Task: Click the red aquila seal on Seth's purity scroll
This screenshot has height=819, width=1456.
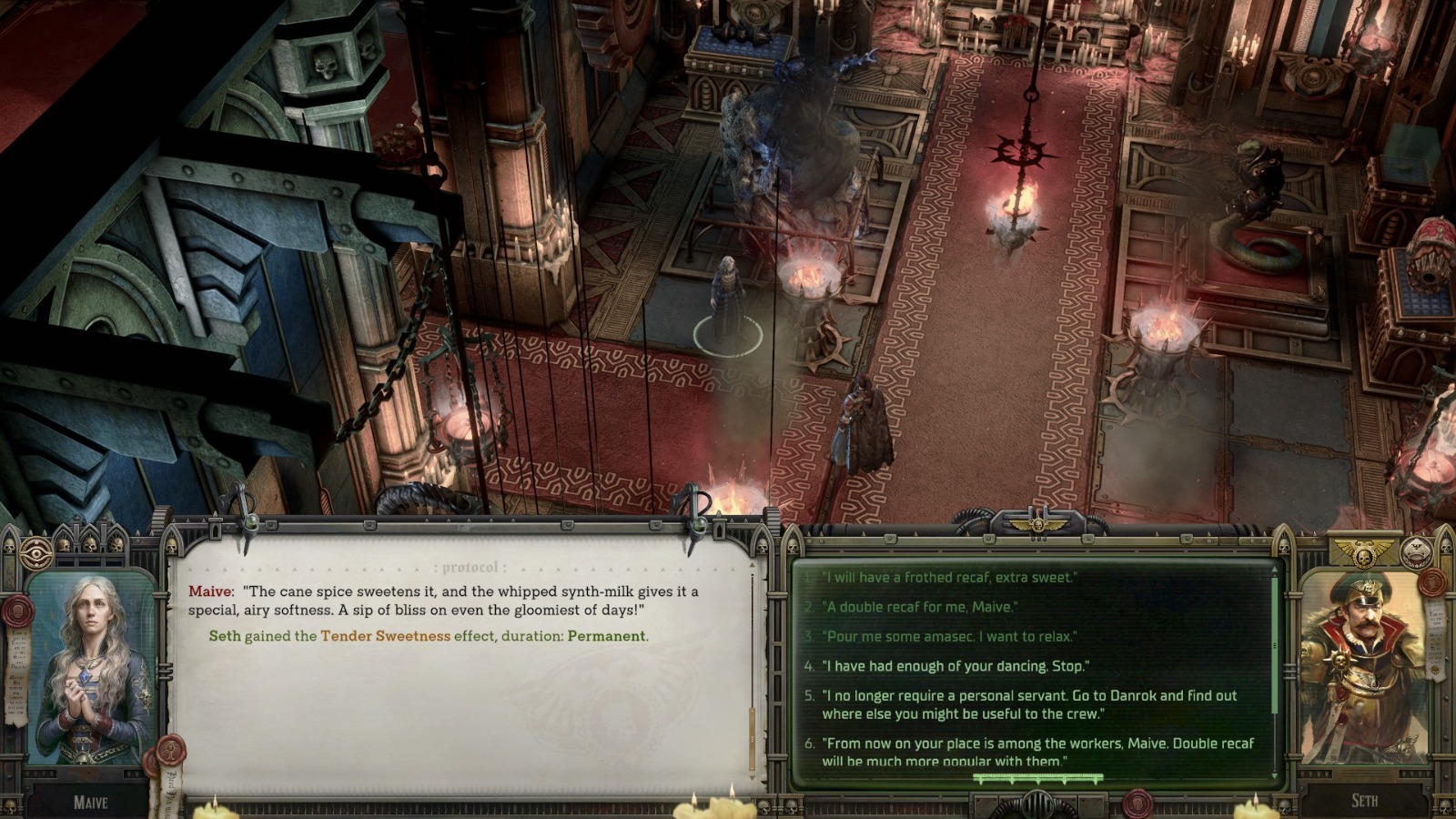Action: tap(1431, 582)
